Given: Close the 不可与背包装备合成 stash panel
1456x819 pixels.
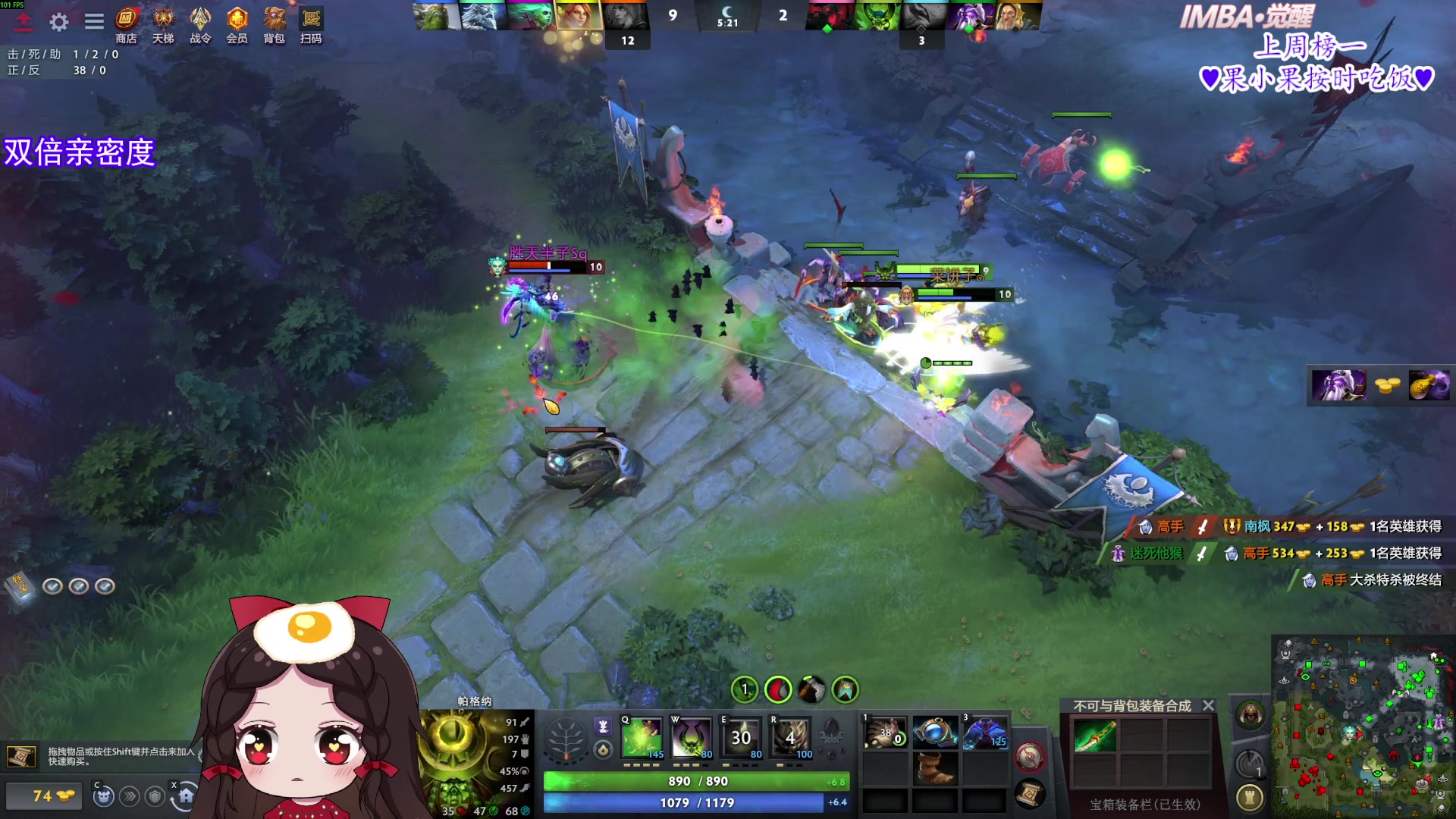Looking at the screenshot, I should pos(1209,705).
